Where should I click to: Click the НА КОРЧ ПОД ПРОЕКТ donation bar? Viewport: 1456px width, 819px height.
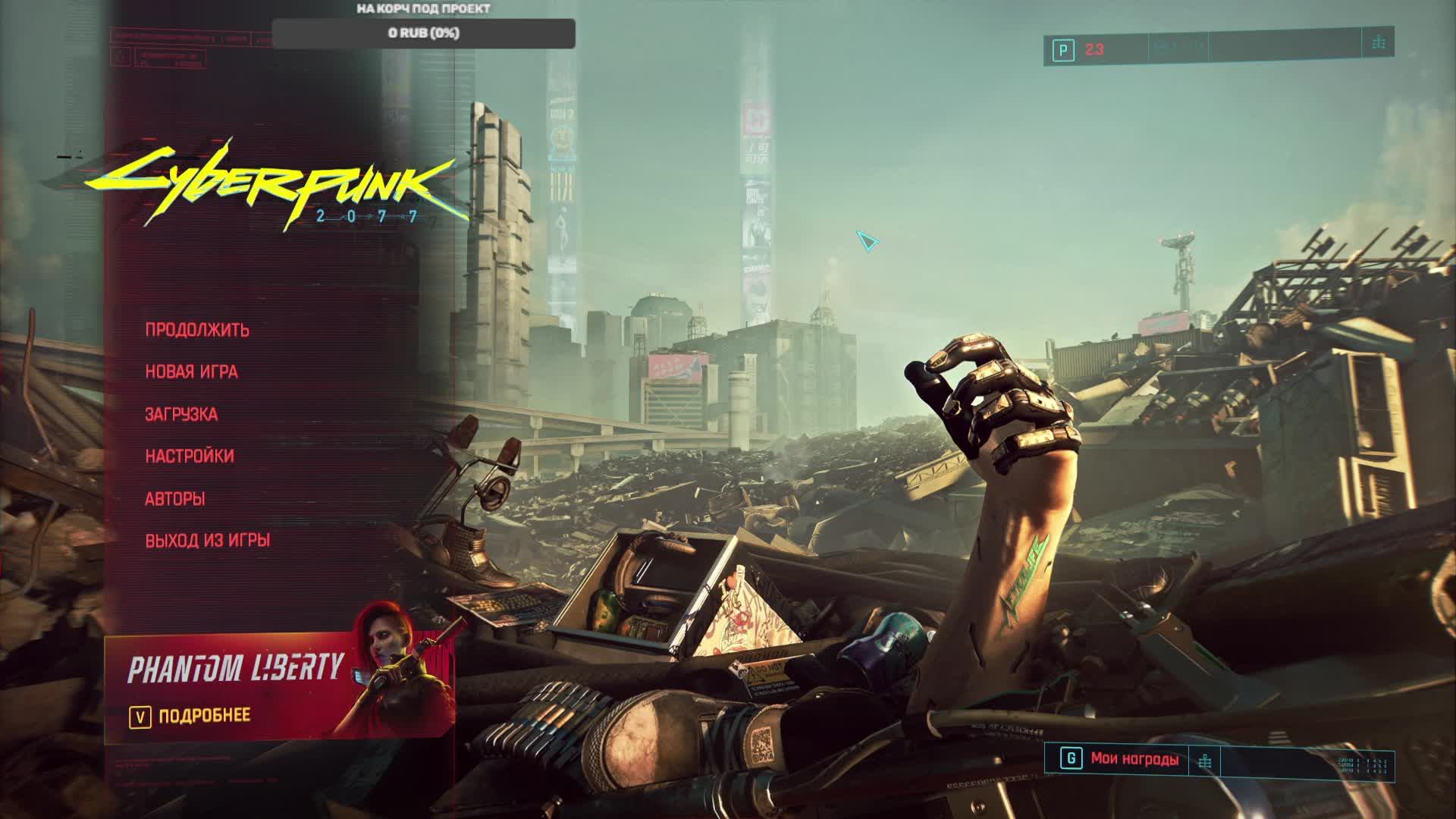(423, 33)
